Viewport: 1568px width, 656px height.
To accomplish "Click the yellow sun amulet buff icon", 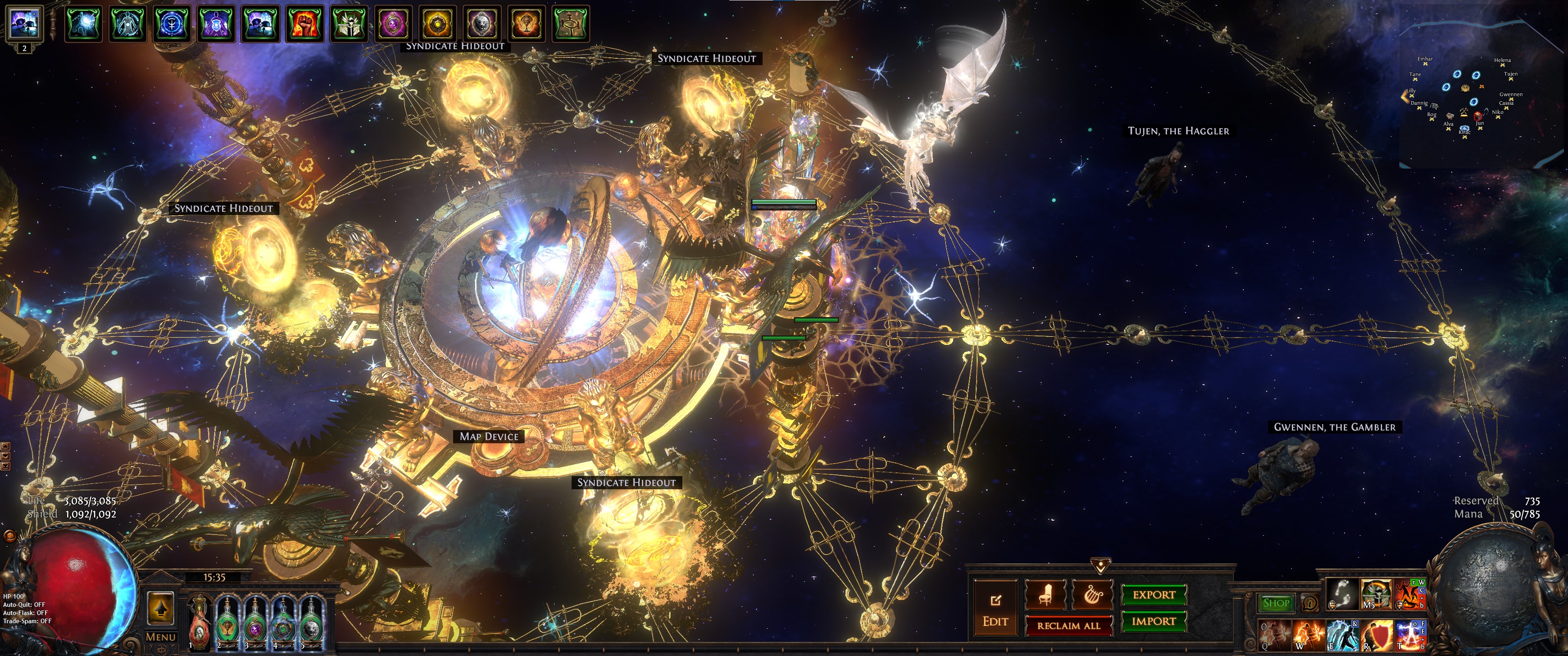I will 438,24.
